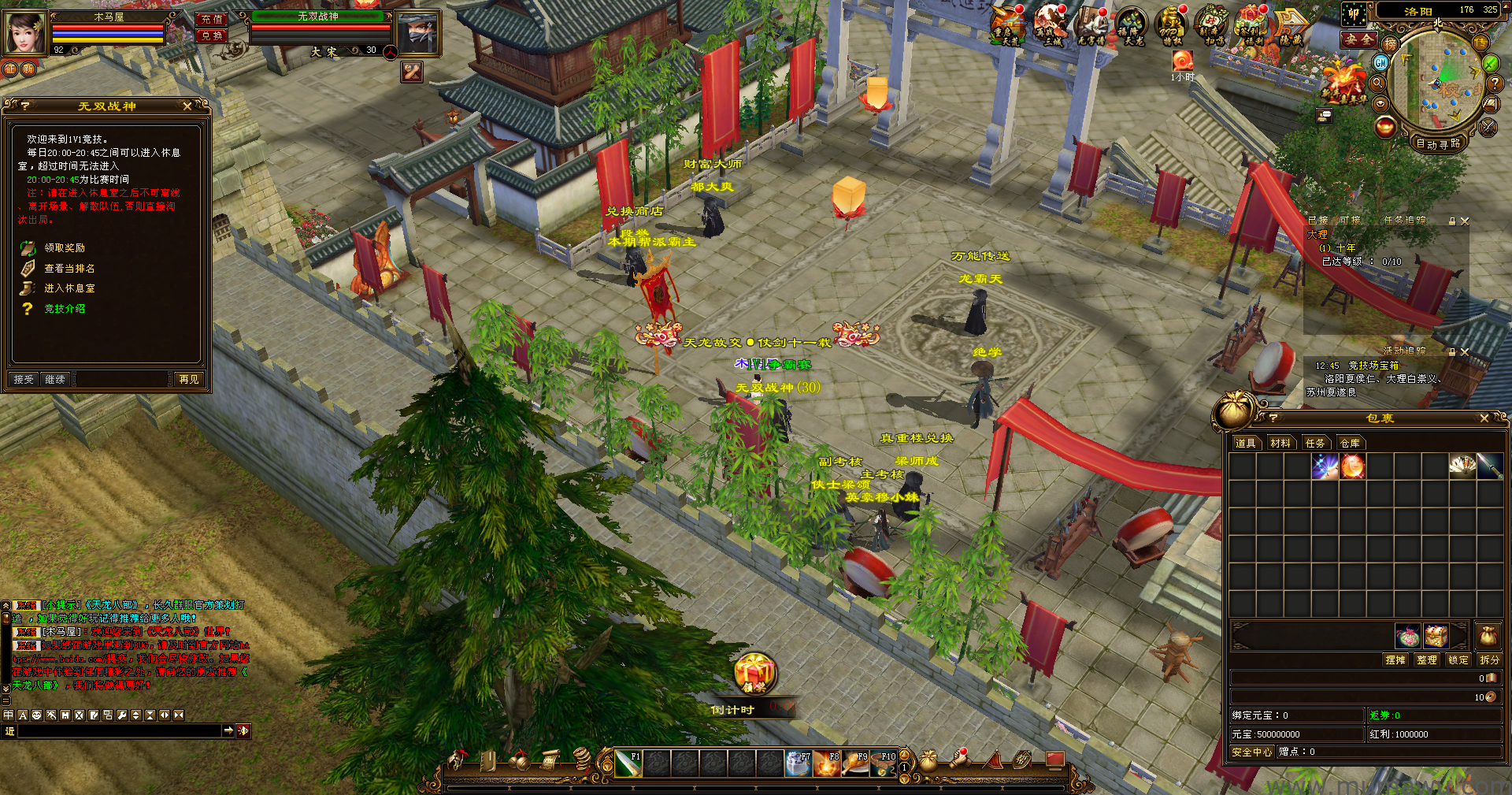This screenshot has height=795, width=1512.
Task: Select the folding fan item in the bag
Action: tap(1462, 466)
